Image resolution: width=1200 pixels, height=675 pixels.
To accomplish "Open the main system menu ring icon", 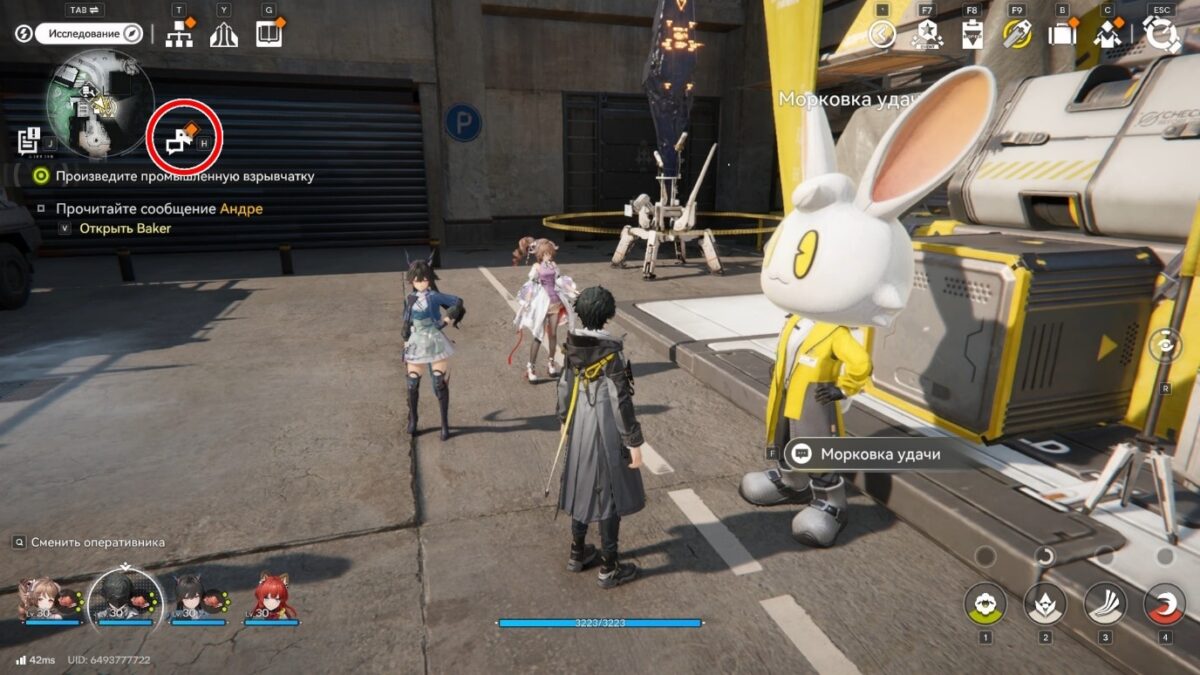I will click(x=1162, y=34).
